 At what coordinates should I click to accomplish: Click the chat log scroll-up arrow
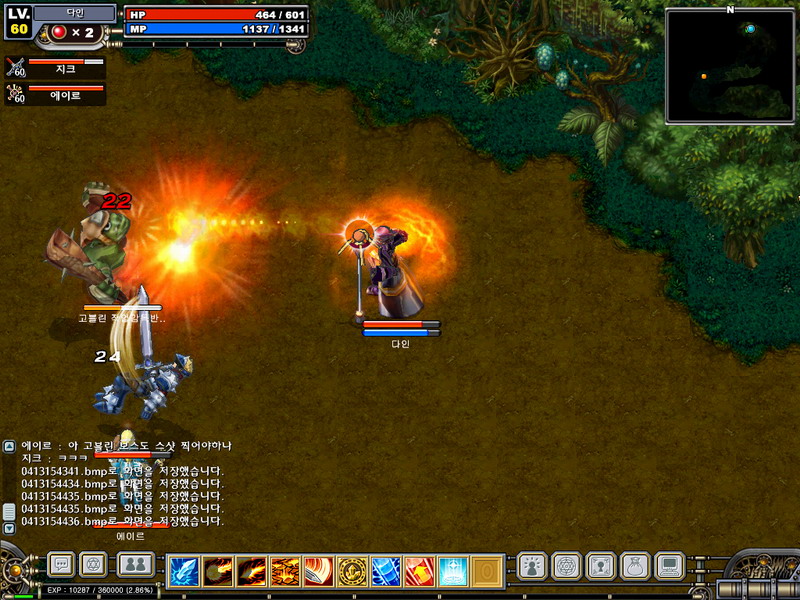click(9, 446)
